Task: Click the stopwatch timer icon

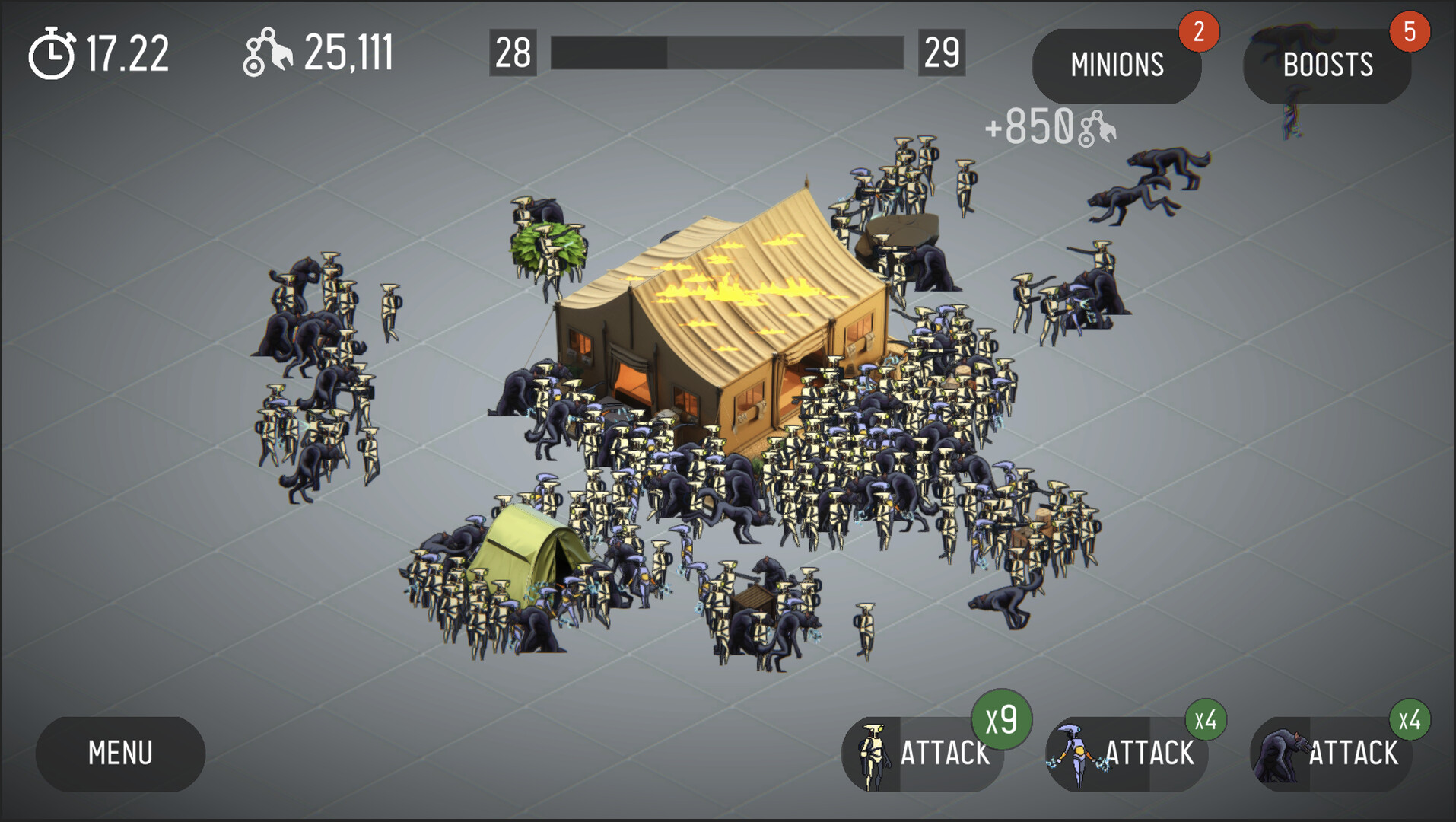Action: coord(50,52)
